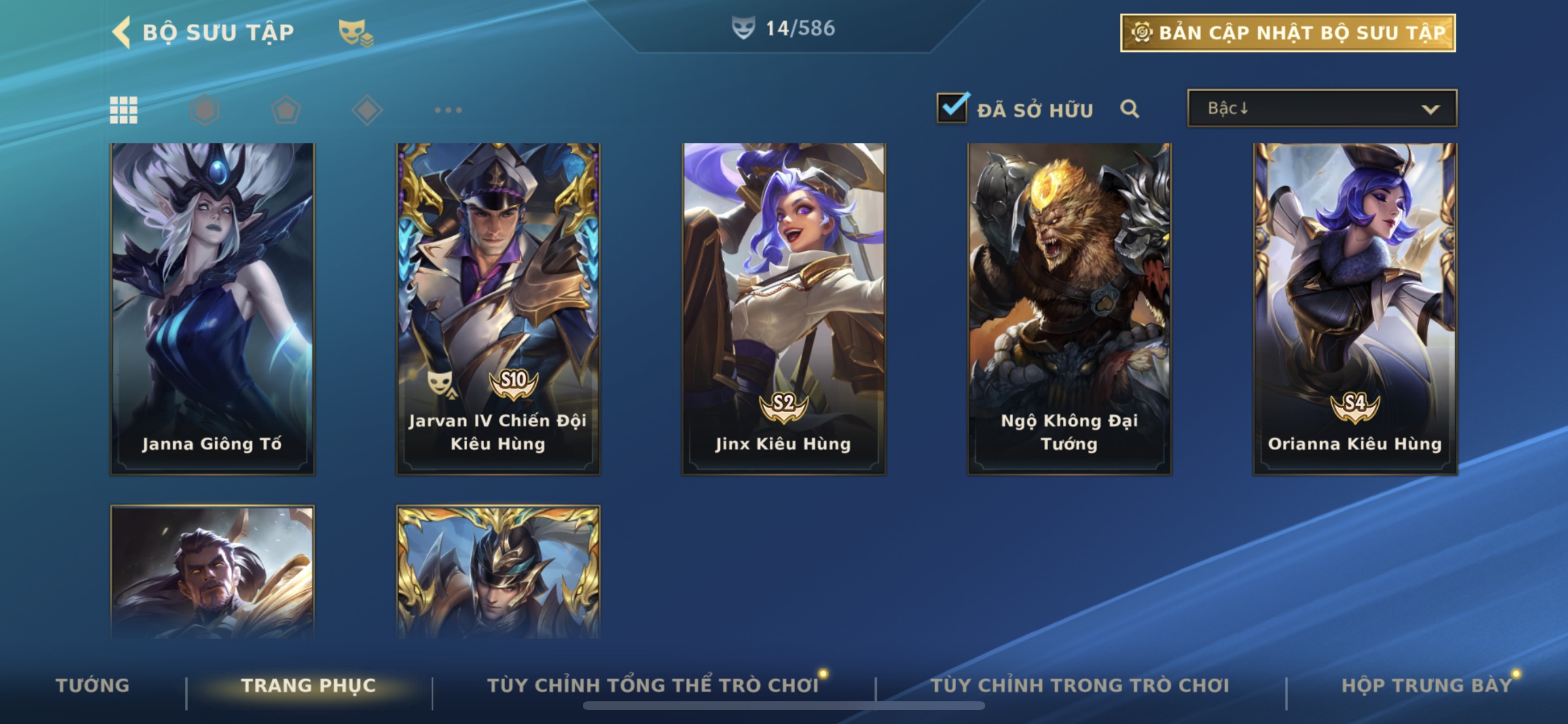Switch to the Hộp Trưng Bày tab
Image resolution: width=1568 pixels, height=724 pixels.
(1426, 686)
